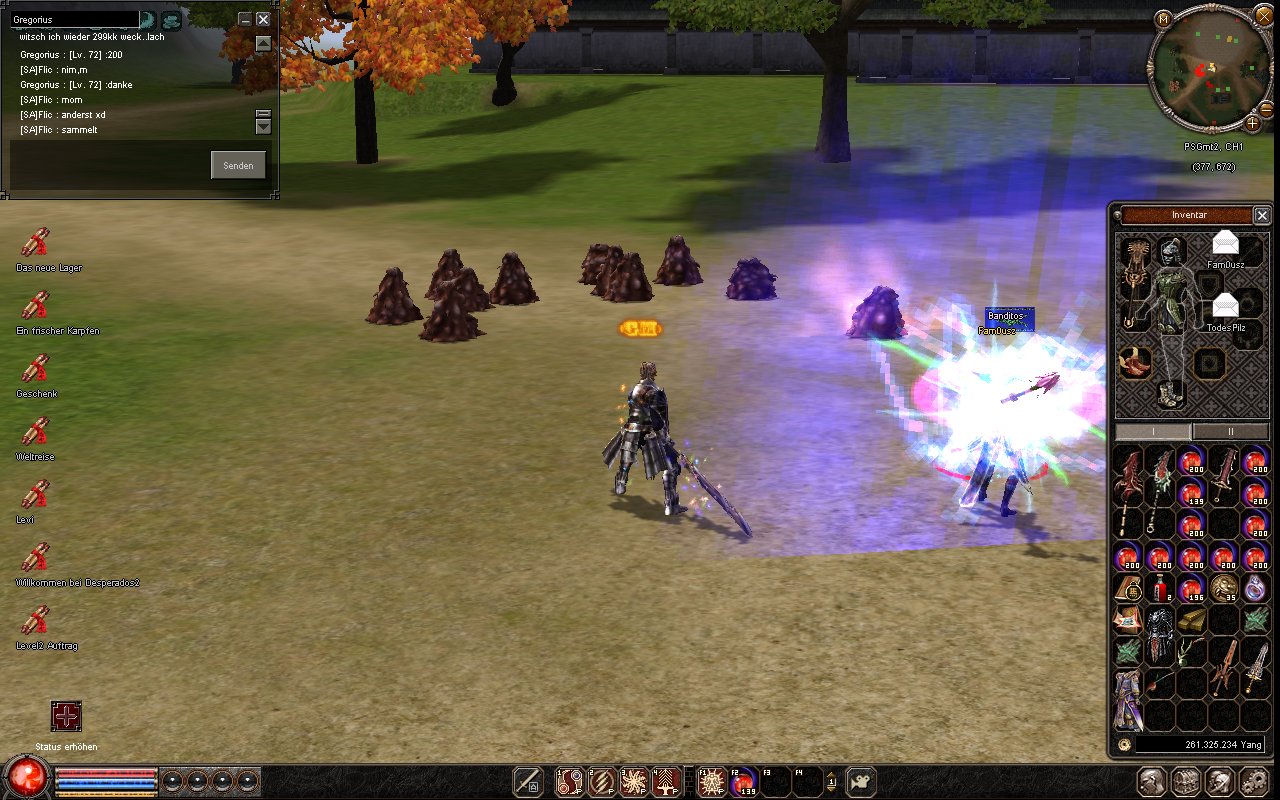
Task: Zoom in the minimap with the plus button
Action: coord(1252,123)
